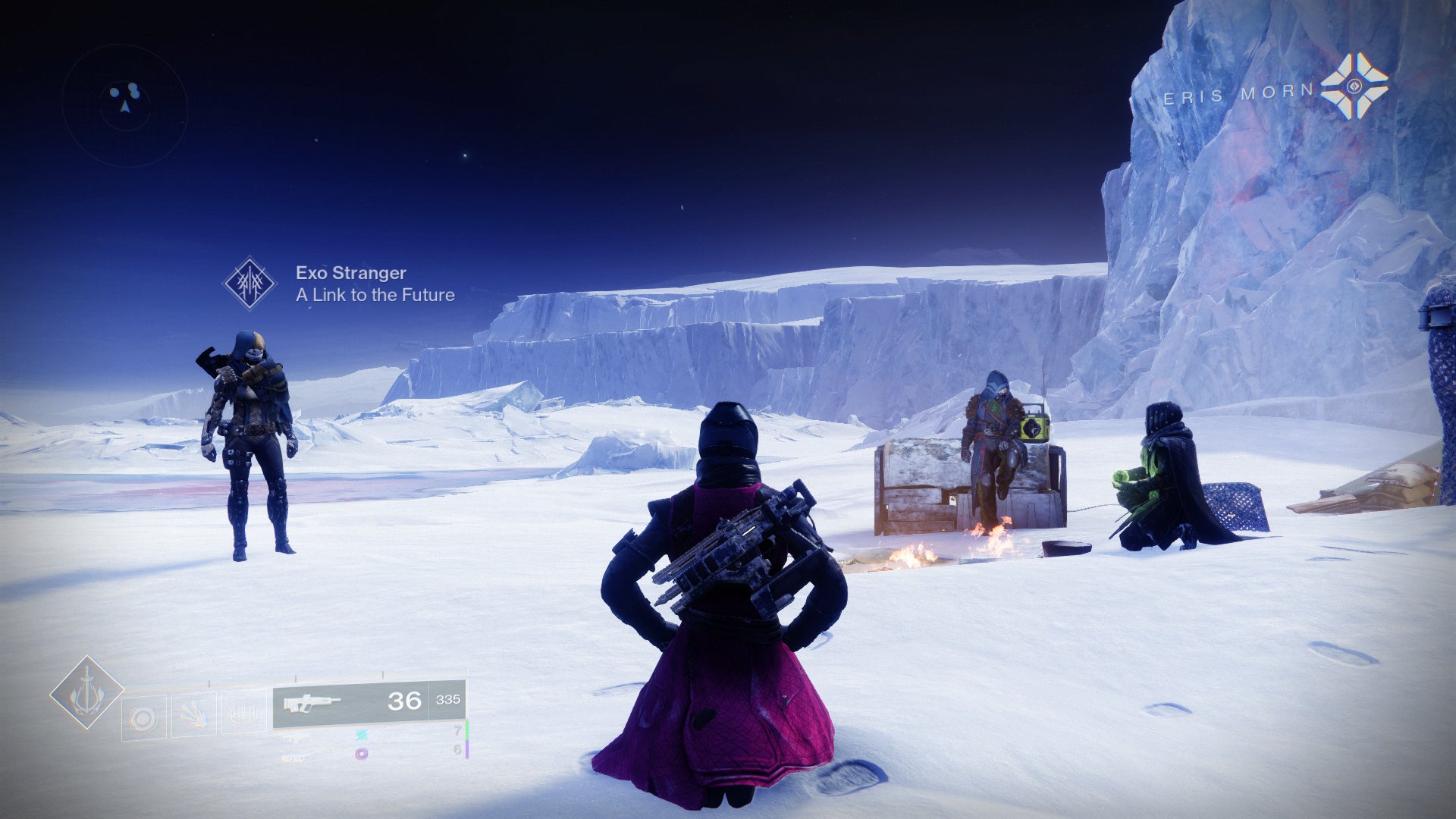Activate the class ability icon
The image size is (1456, 819).
243,713
